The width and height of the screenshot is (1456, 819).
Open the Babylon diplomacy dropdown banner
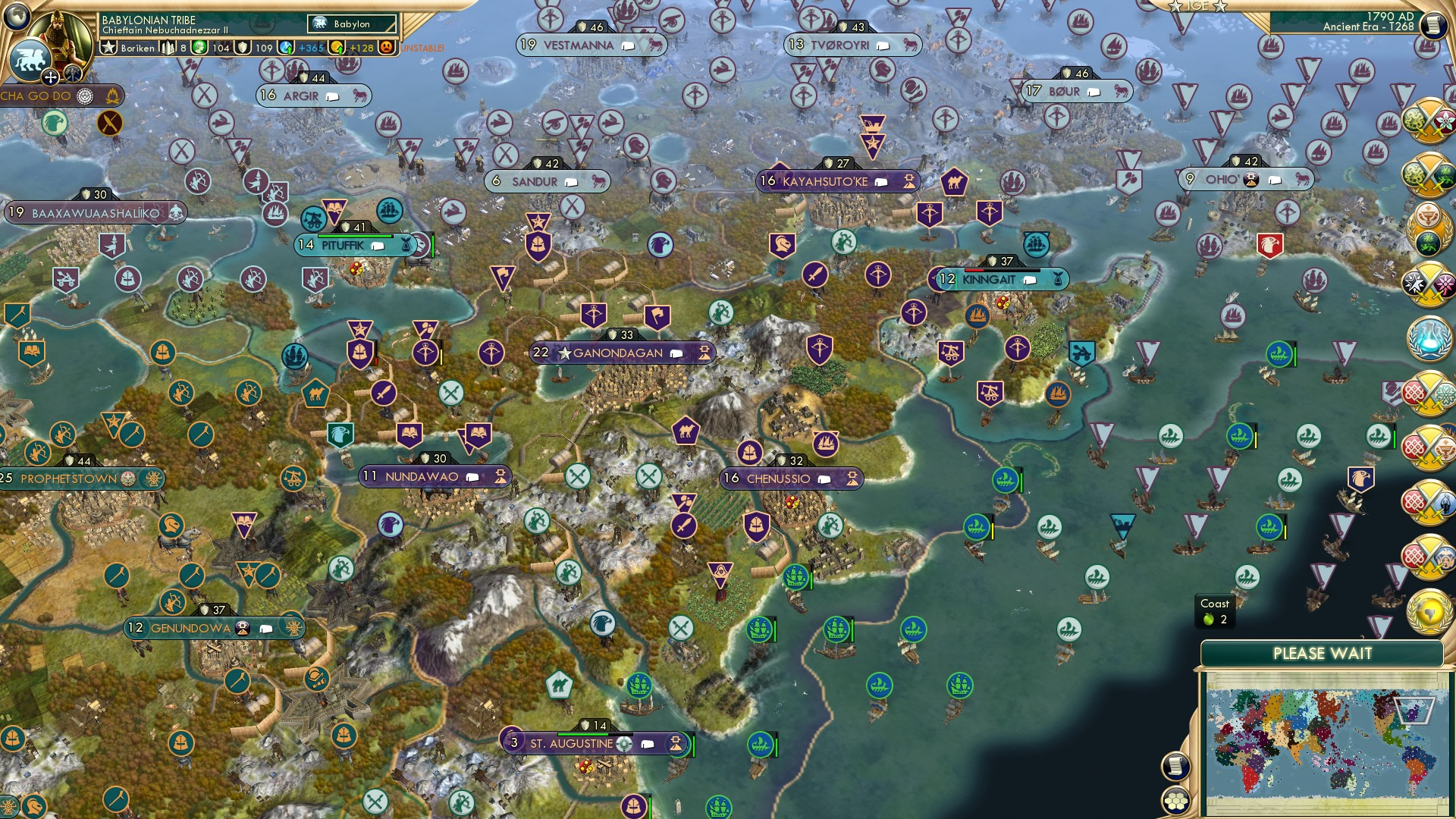tap(352, 24)
